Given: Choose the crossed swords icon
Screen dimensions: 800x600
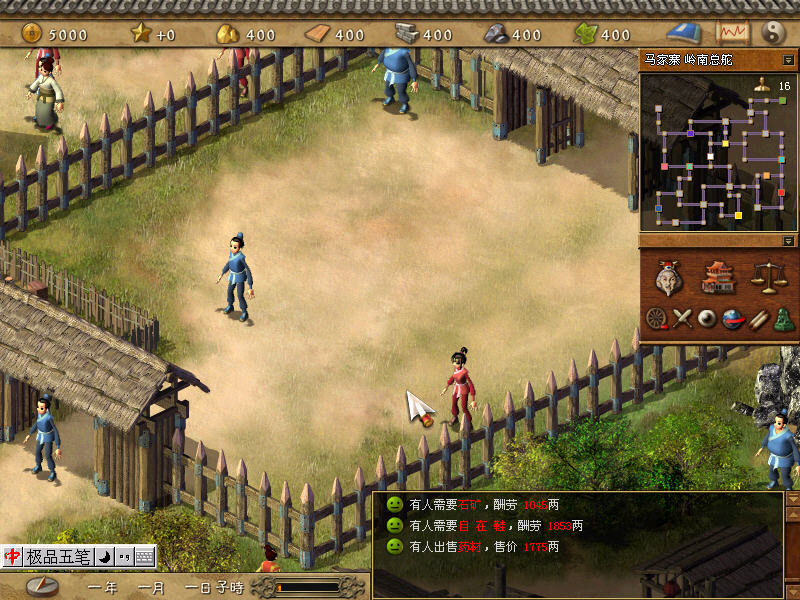Looking at the screenshot, I should 682,319.
